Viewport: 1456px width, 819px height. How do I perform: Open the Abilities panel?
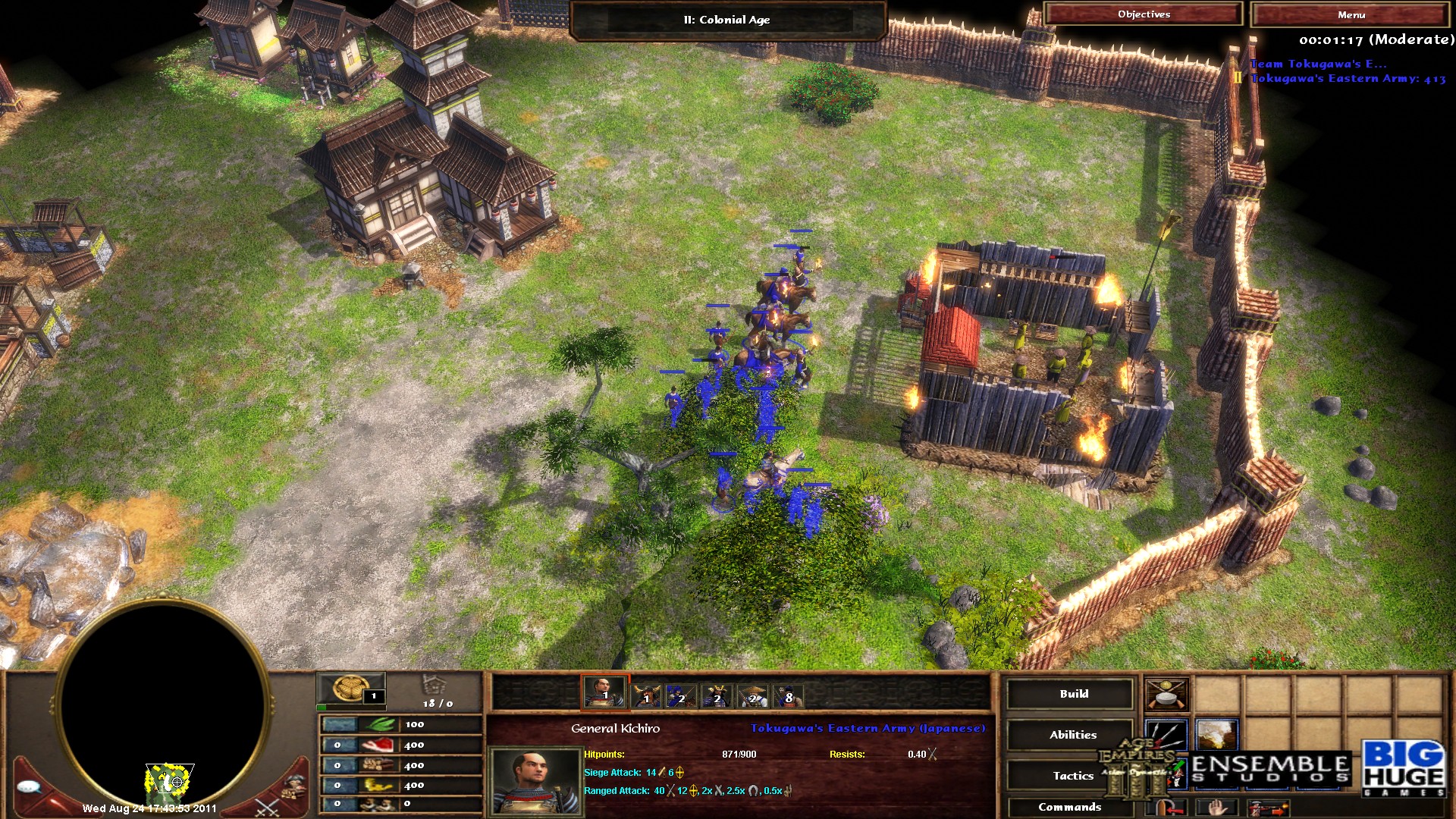[x=1071, y=734]
